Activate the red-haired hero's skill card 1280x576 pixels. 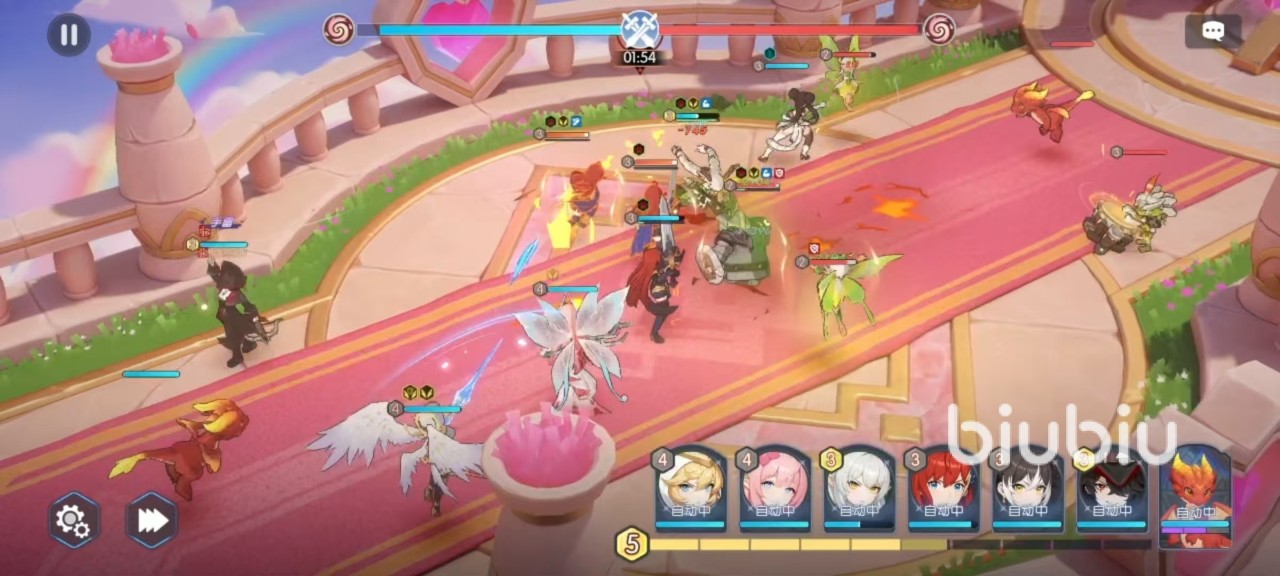[943, 488]
